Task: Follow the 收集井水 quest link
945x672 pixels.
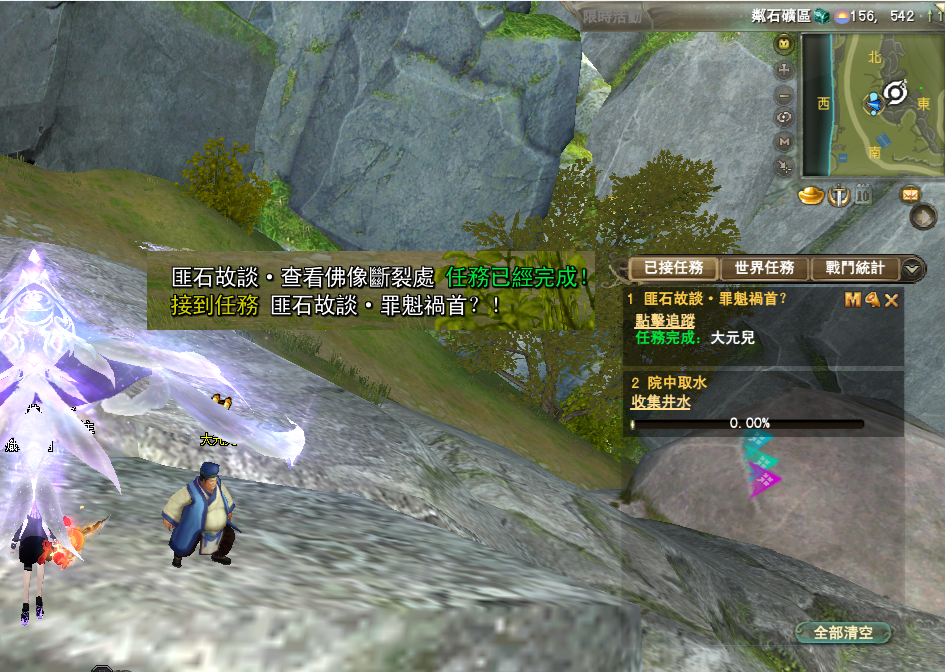Action: click(660, 401)
